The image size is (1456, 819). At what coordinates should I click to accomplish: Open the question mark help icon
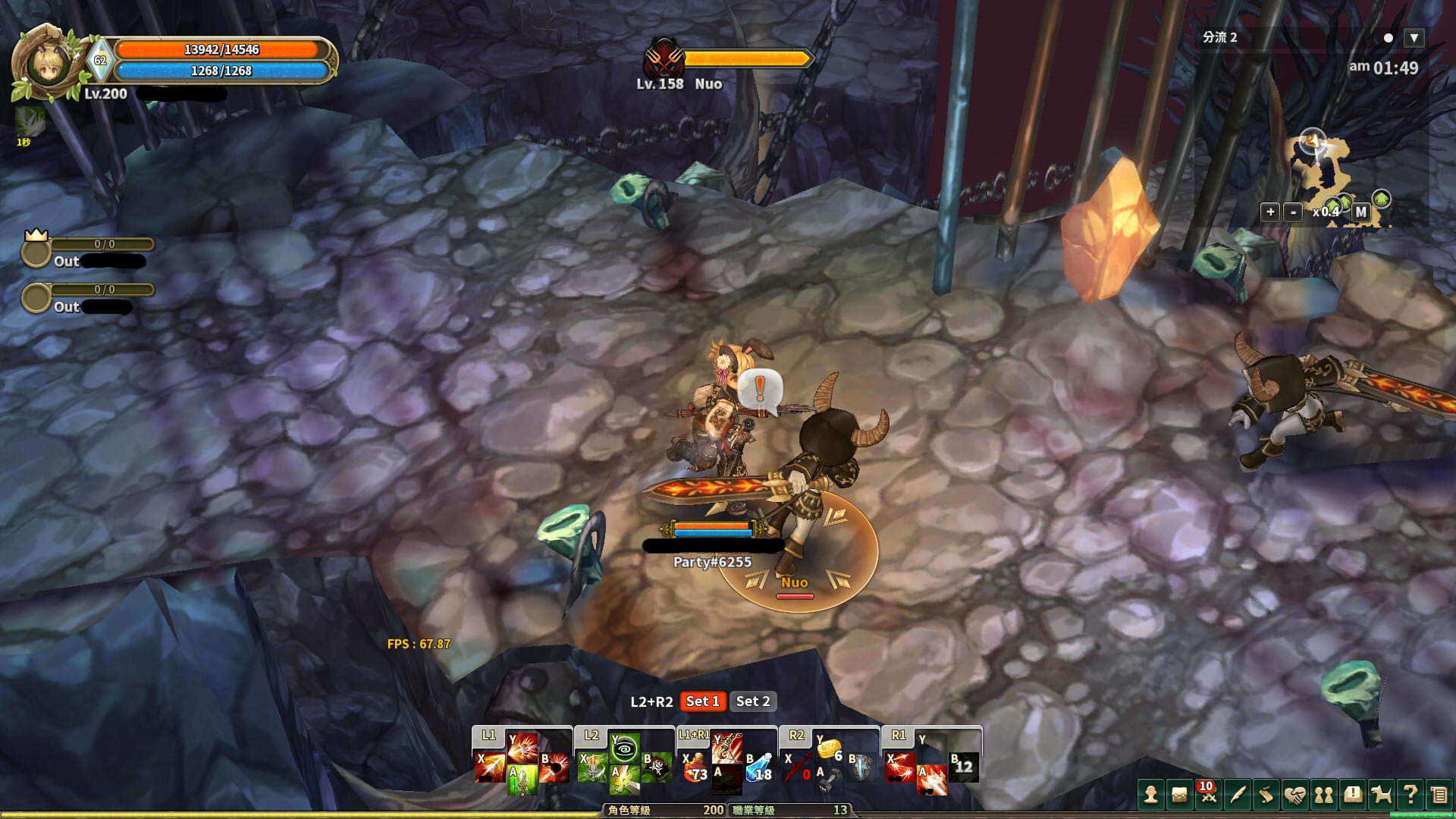click(1410, 795)
